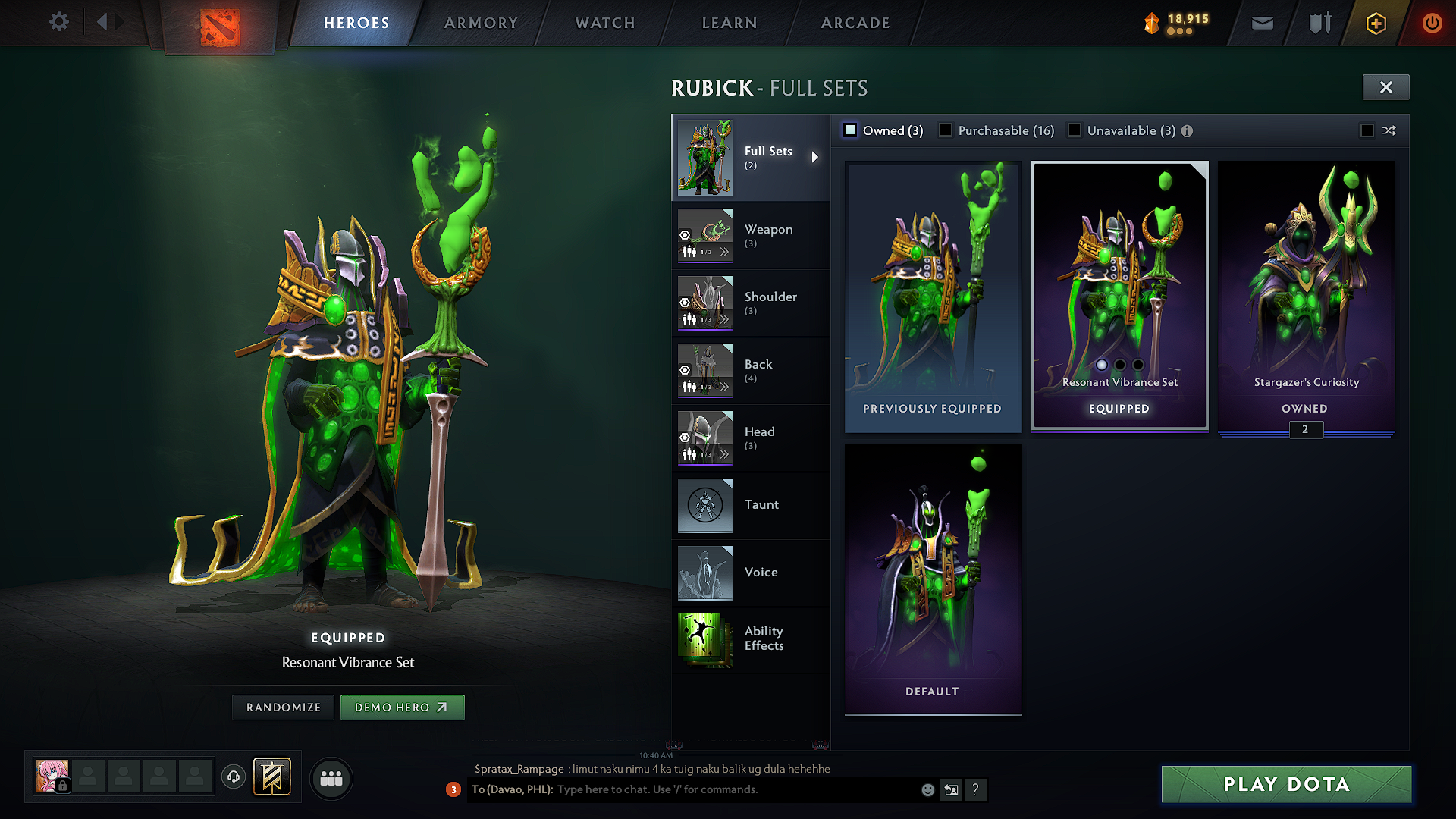The image size is (1456, 819).
Task: Toggle the Unavailable (3) filter checkbox
Action: pos(1075,130)
